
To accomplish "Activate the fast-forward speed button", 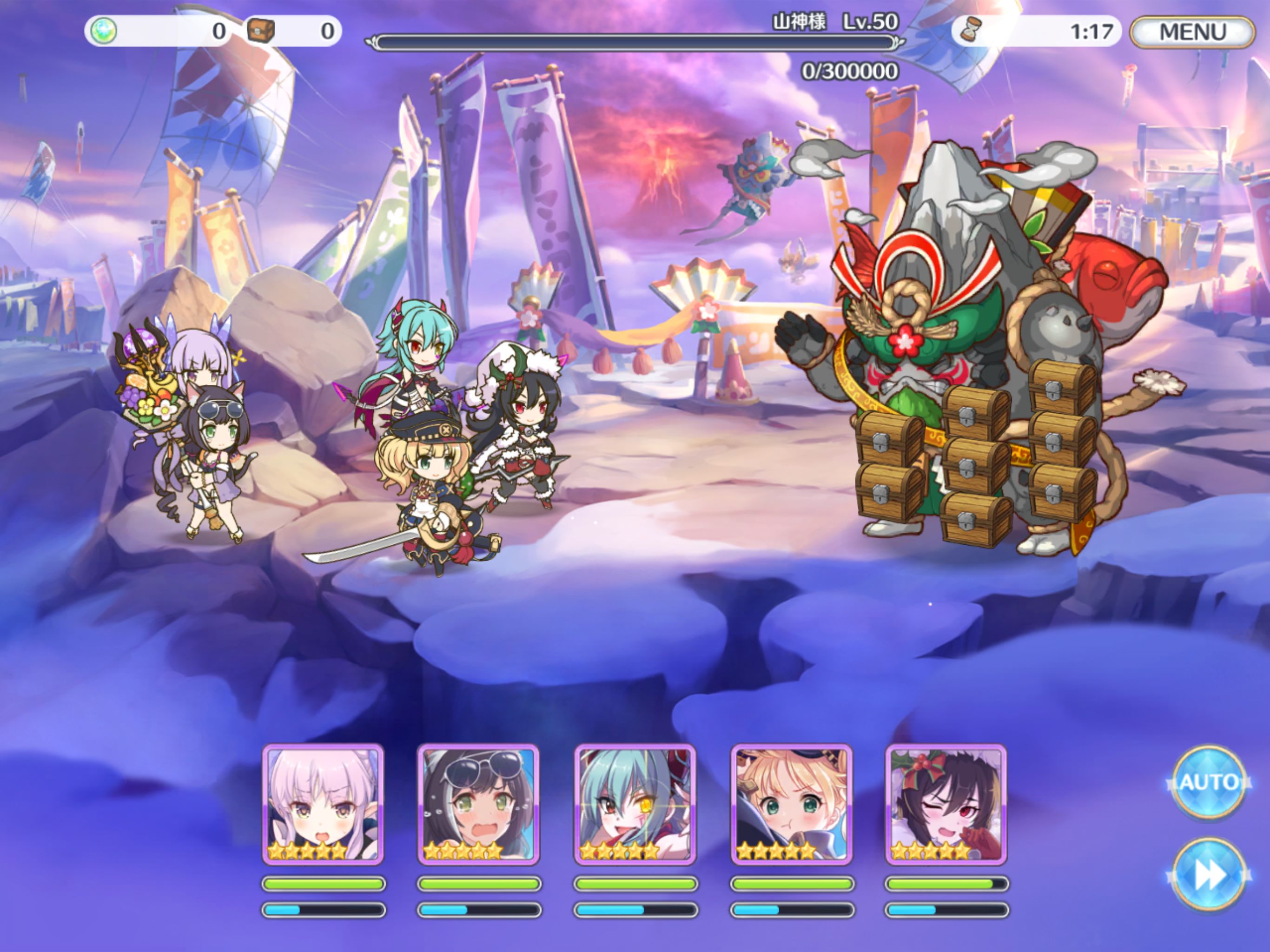I will pos(1208,874).
